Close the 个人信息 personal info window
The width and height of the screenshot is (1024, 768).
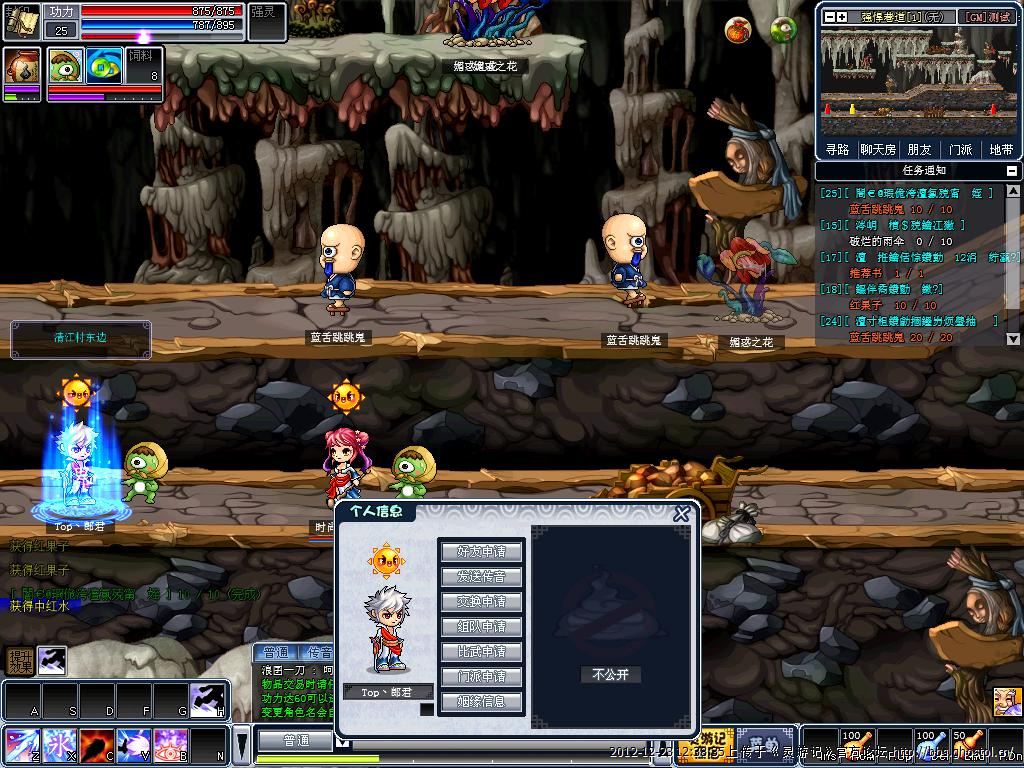tap(681, 514)
